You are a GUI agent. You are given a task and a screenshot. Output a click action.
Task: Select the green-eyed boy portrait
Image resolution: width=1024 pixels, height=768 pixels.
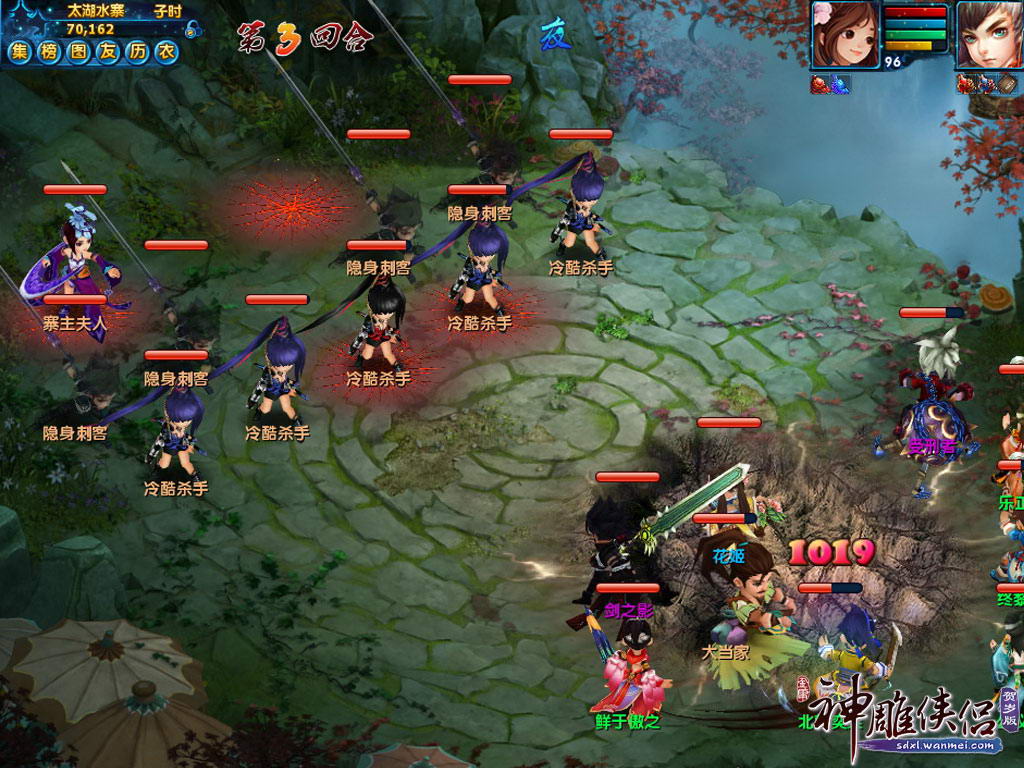(x=990, y=34)
